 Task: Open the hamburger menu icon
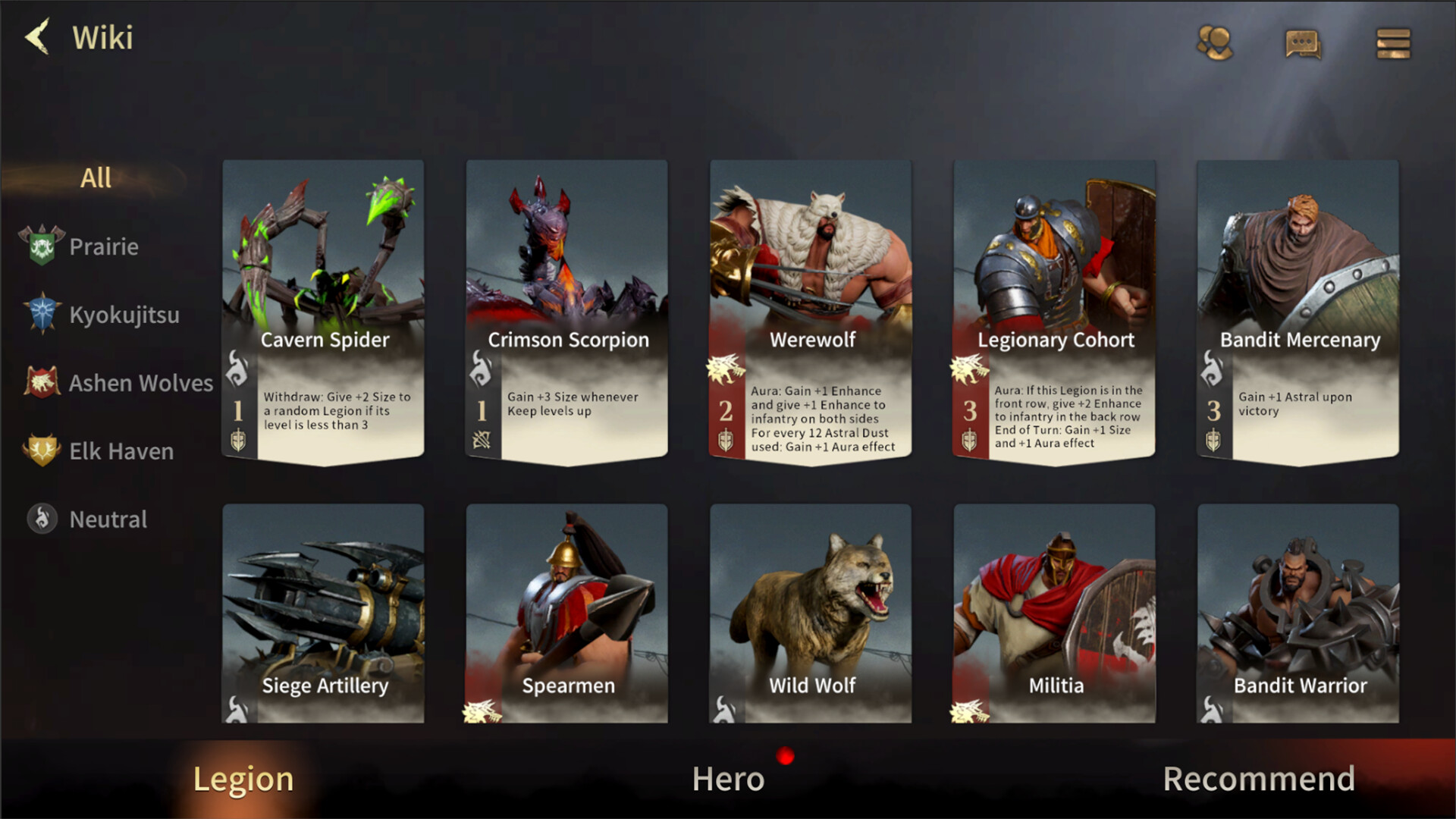(x=1393, y=43)
